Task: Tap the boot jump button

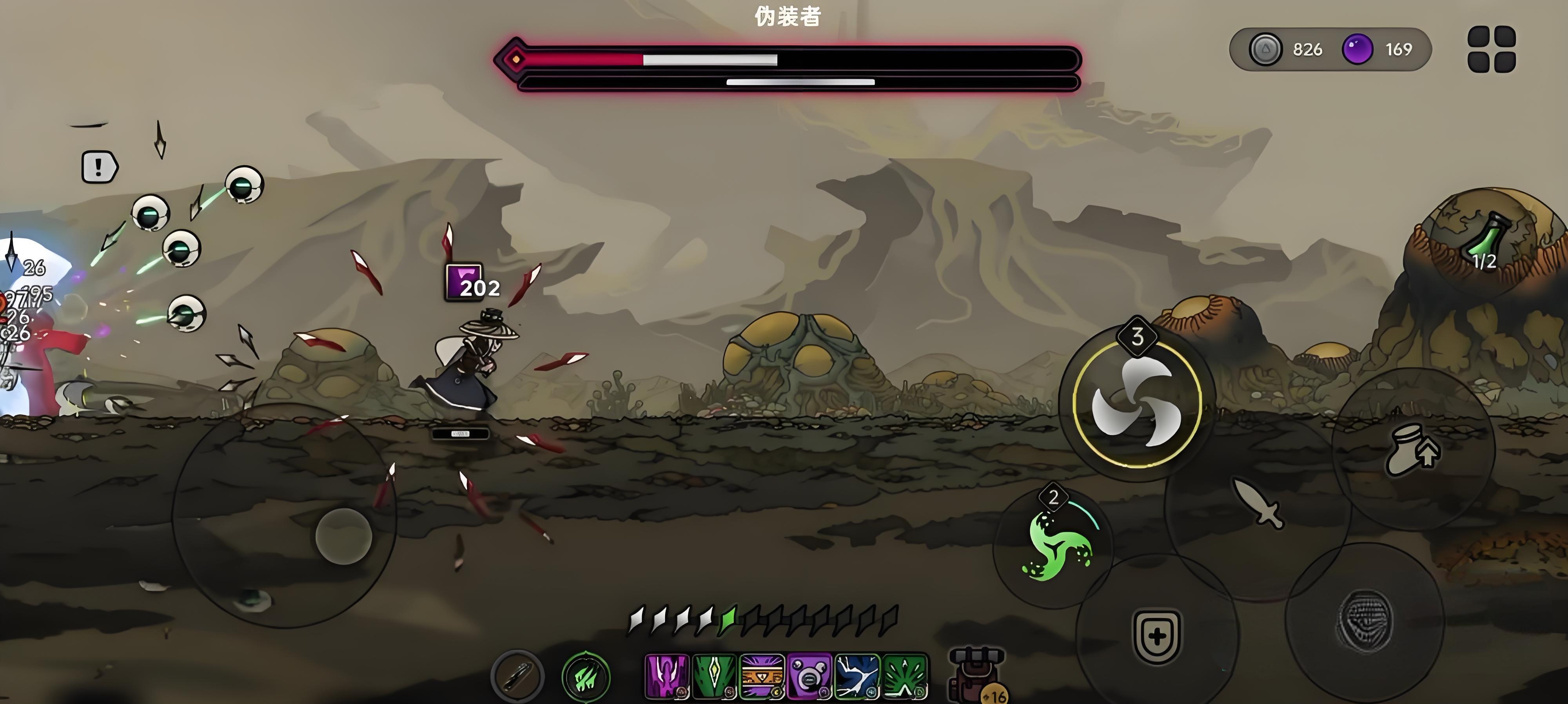Action: point(1412,450)
